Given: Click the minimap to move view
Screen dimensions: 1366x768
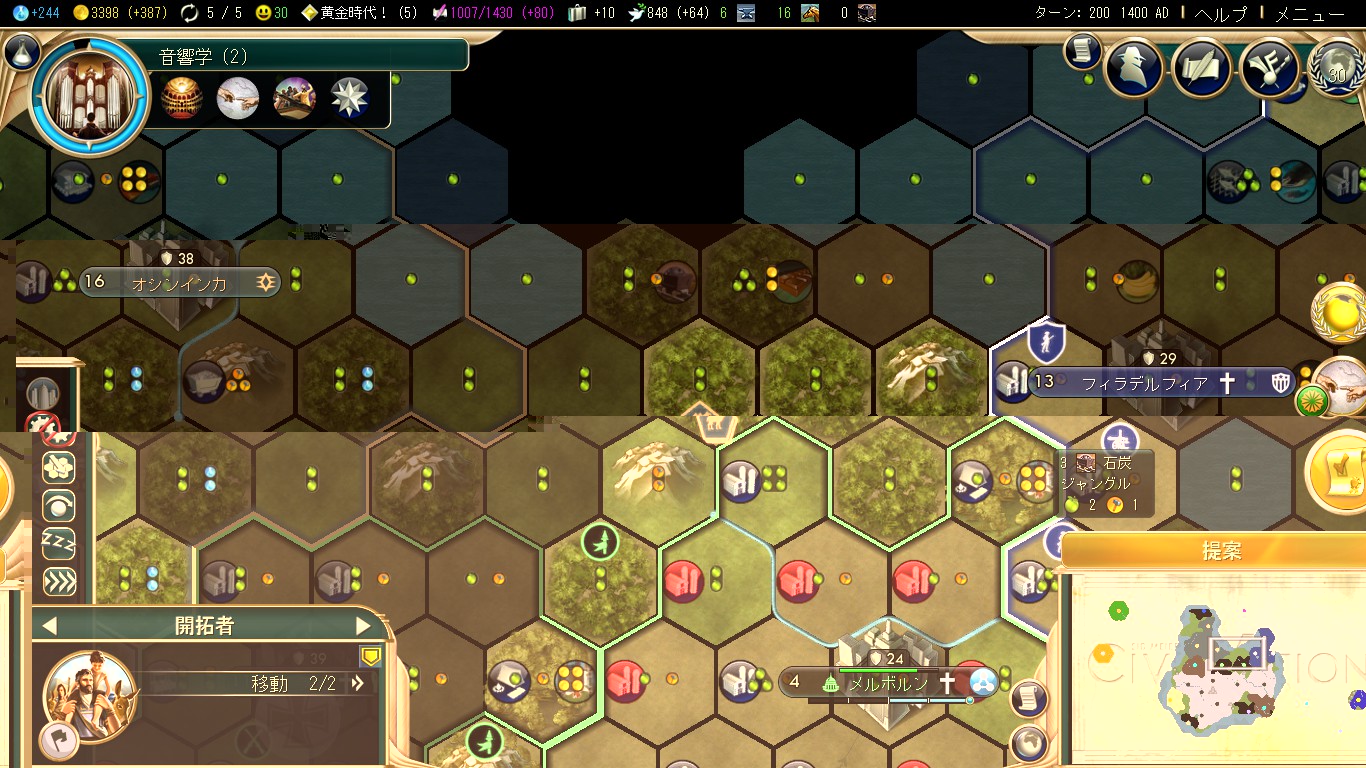Looking at the screenshot, I should (x=1218, y=665).
